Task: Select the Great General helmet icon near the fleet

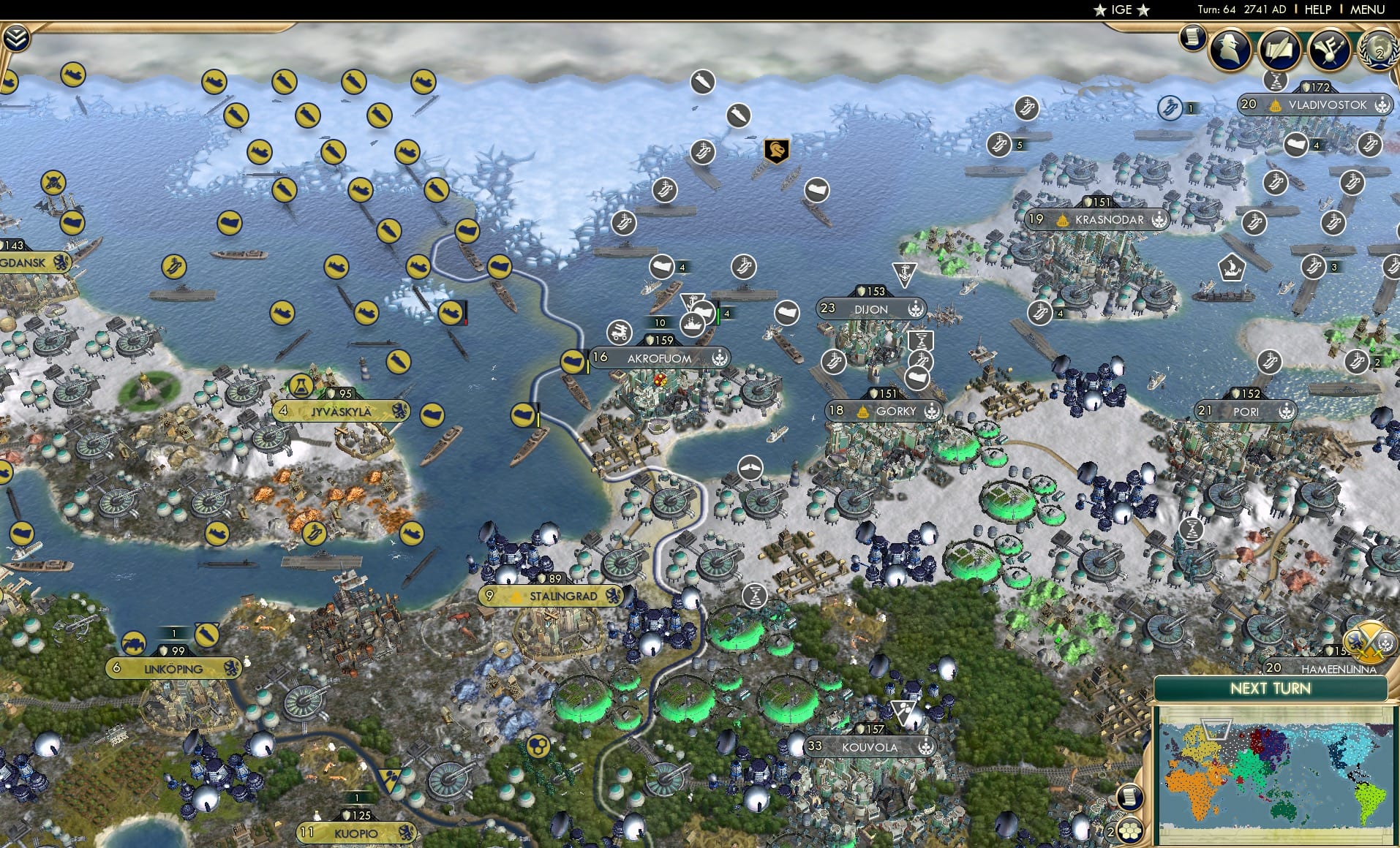Action: click(778, 151)
